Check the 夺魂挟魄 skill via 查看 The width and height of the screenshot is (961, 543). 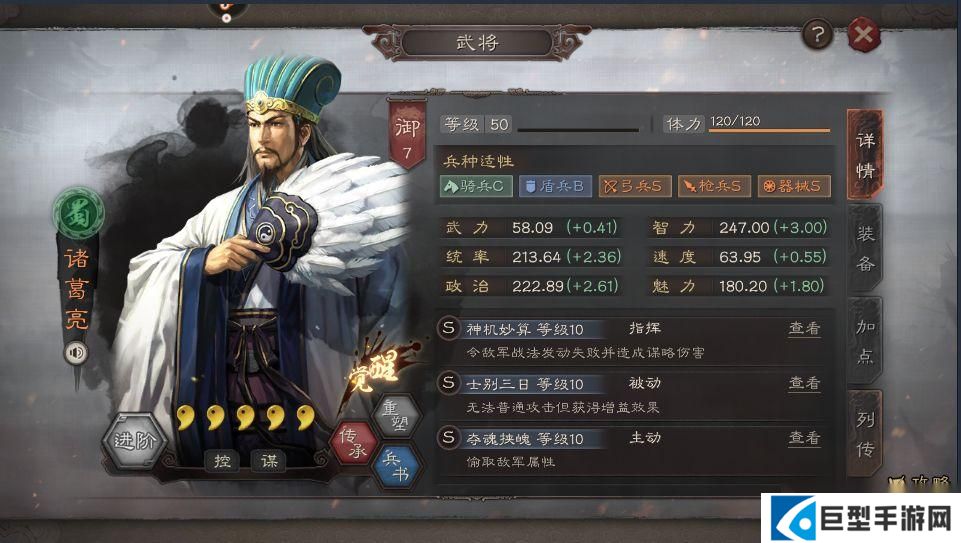[804, 437]
